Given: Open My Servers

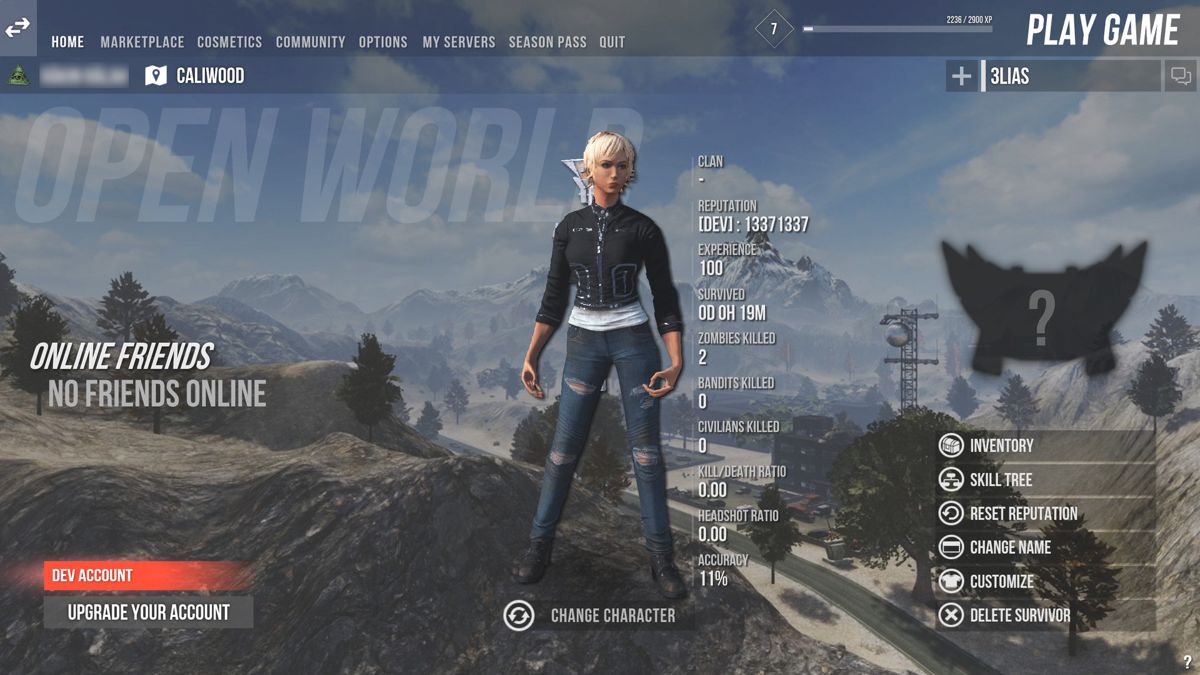Looking at the screenshot, I should pos(458,42).
